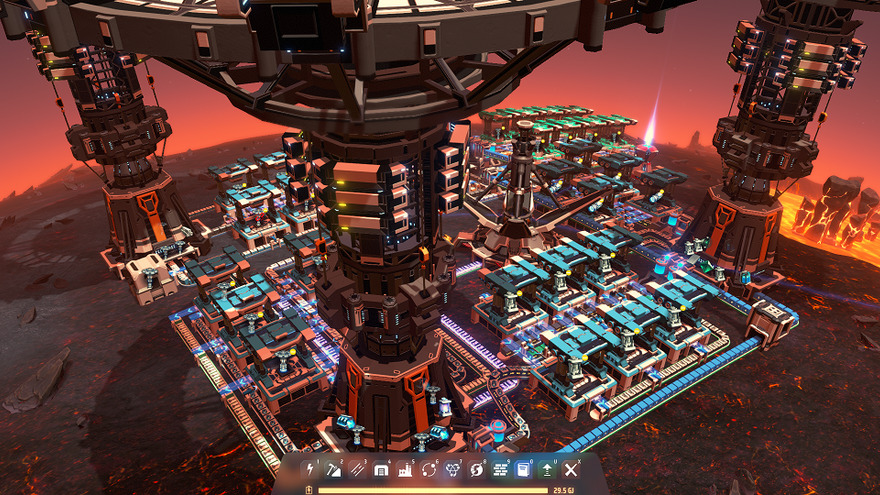Image resolution: width=880 pixels, height=495 pixels.
Task: Activate the green upgrade arrow tool
Action: click(x=547, y=468)
